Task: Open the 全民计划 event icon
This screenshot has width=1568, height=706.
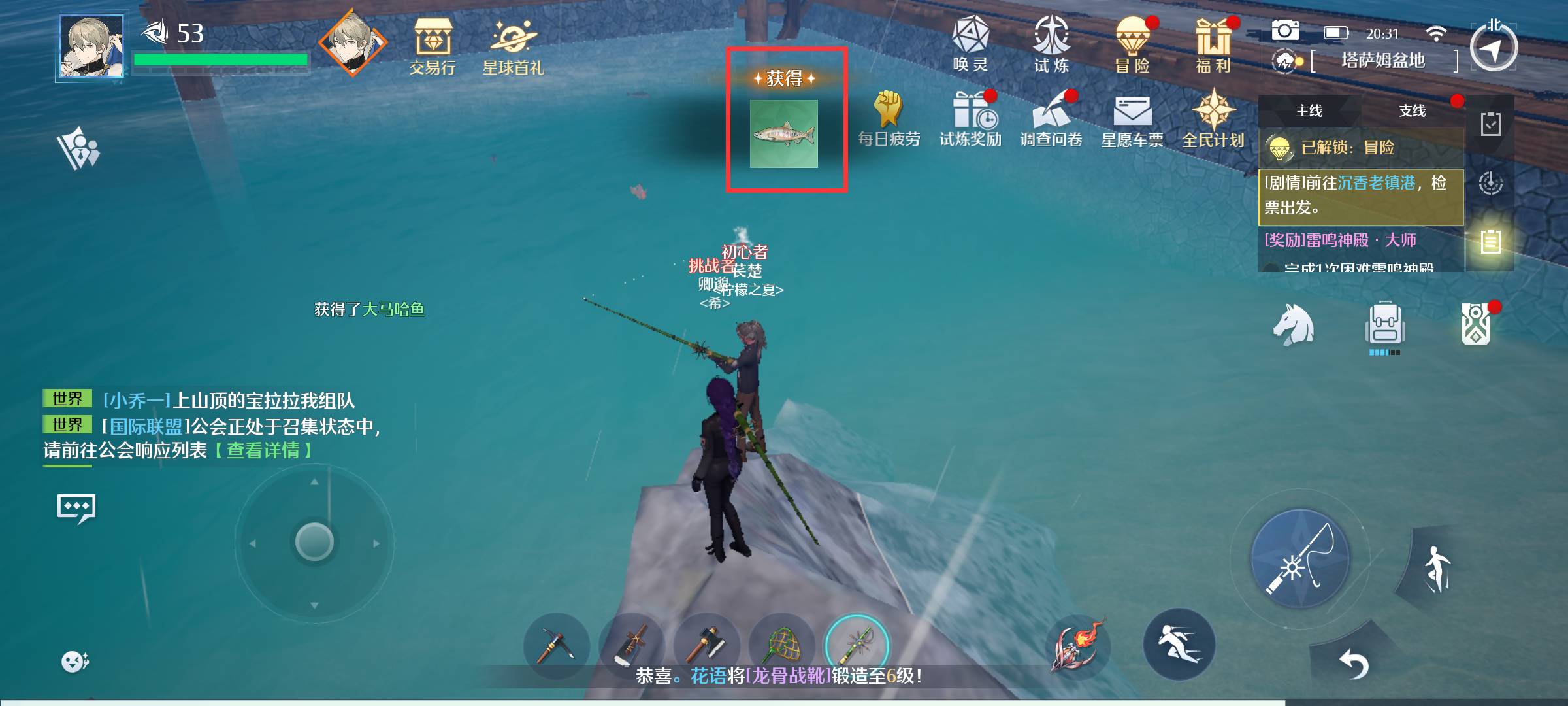Action: [1213, 118]
